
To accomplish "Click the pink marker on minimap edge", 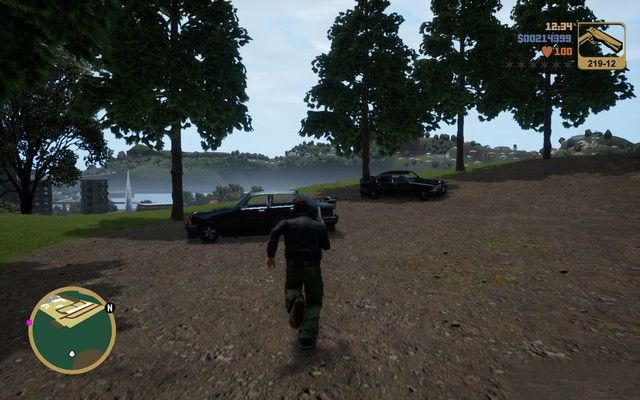I will click(x=30, y=323).
